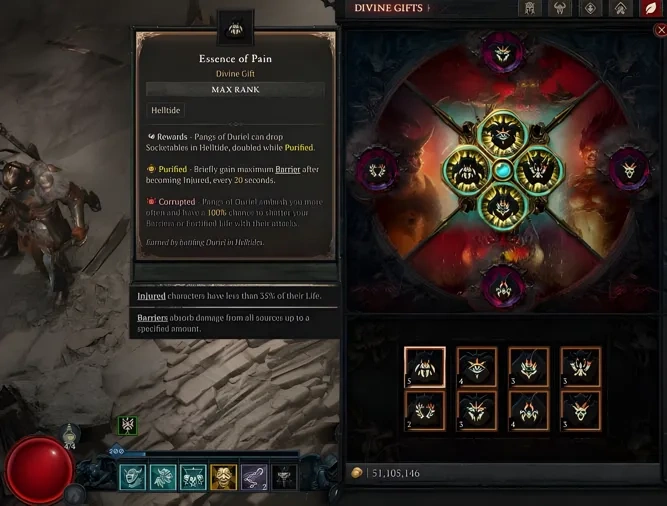Open the diamond emblem tab
Viewport: 667px width, 506px height.
587,9
